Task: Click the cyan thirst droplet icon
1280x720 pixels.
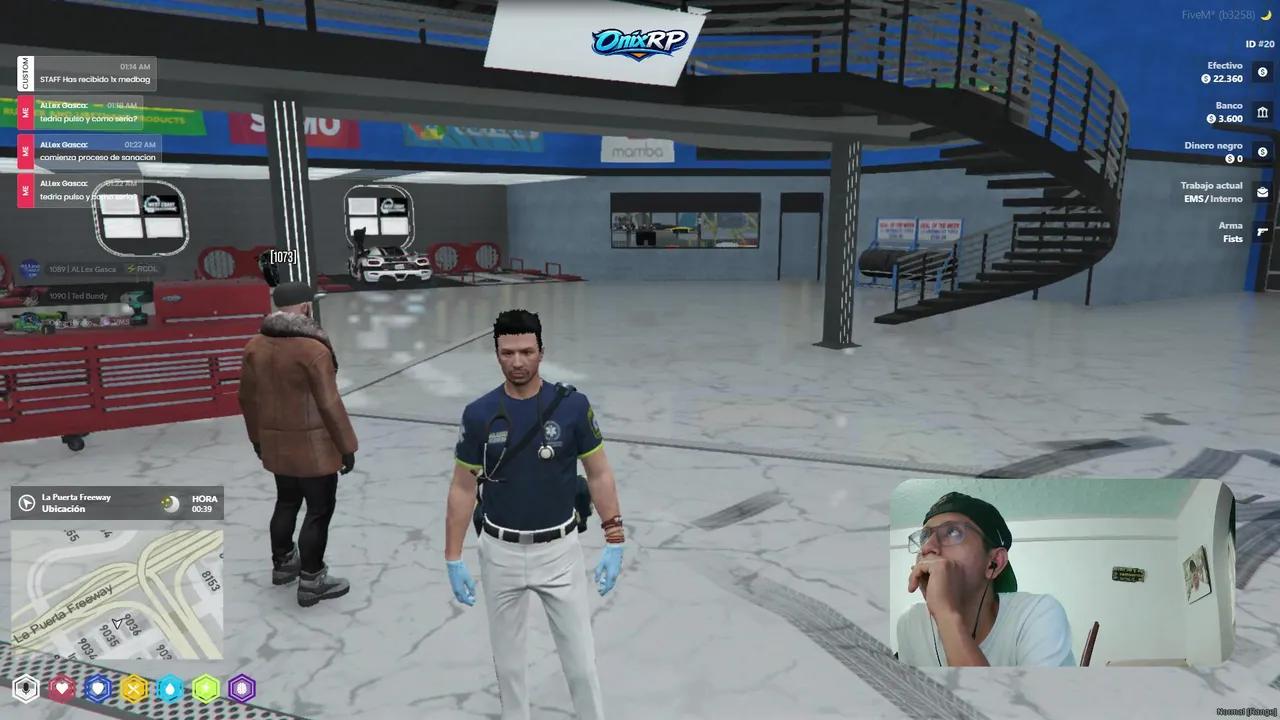Action: point(170,688)
